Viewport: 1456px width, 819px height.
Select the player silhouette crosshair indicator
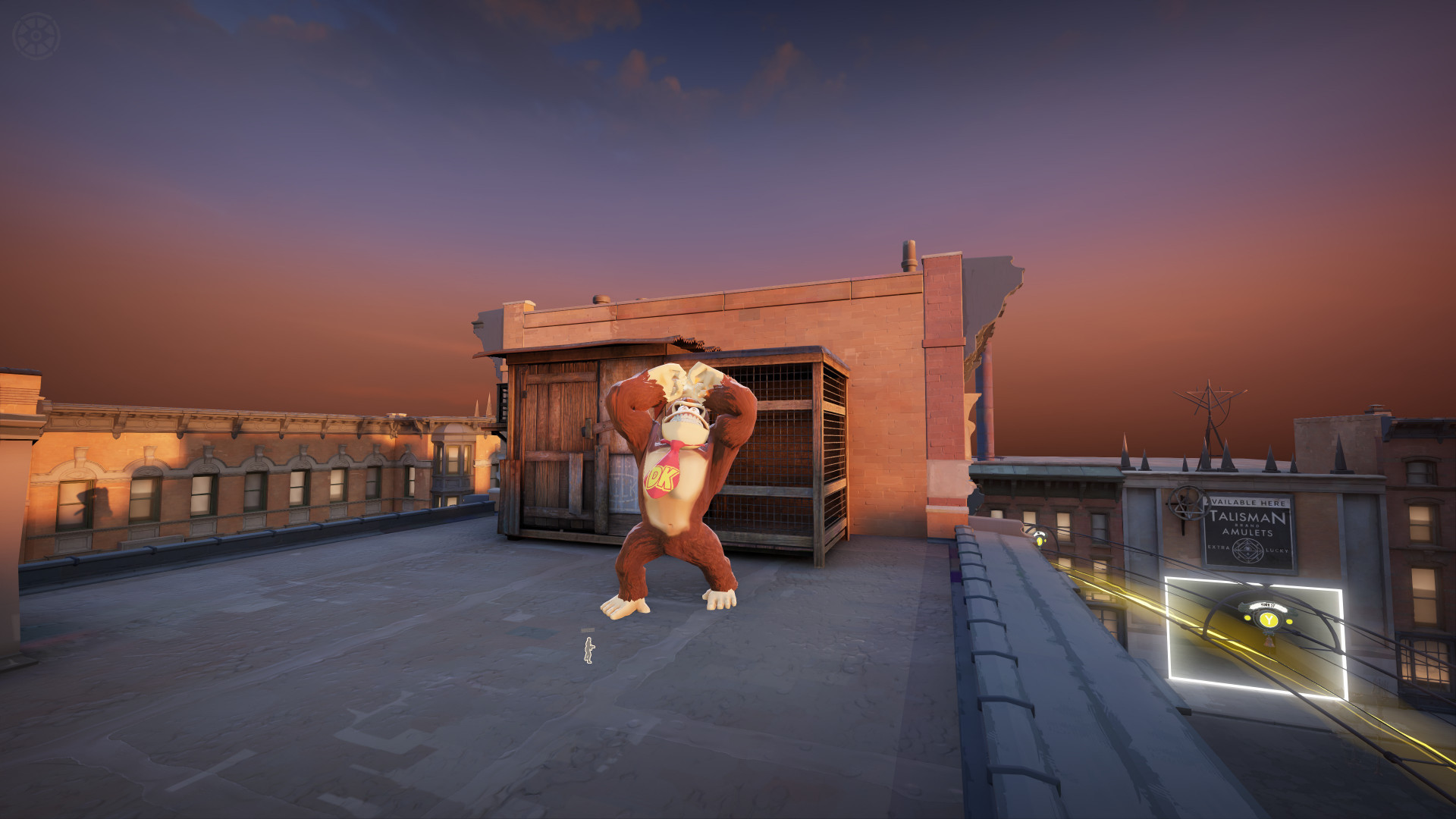(x=588, y=650)
